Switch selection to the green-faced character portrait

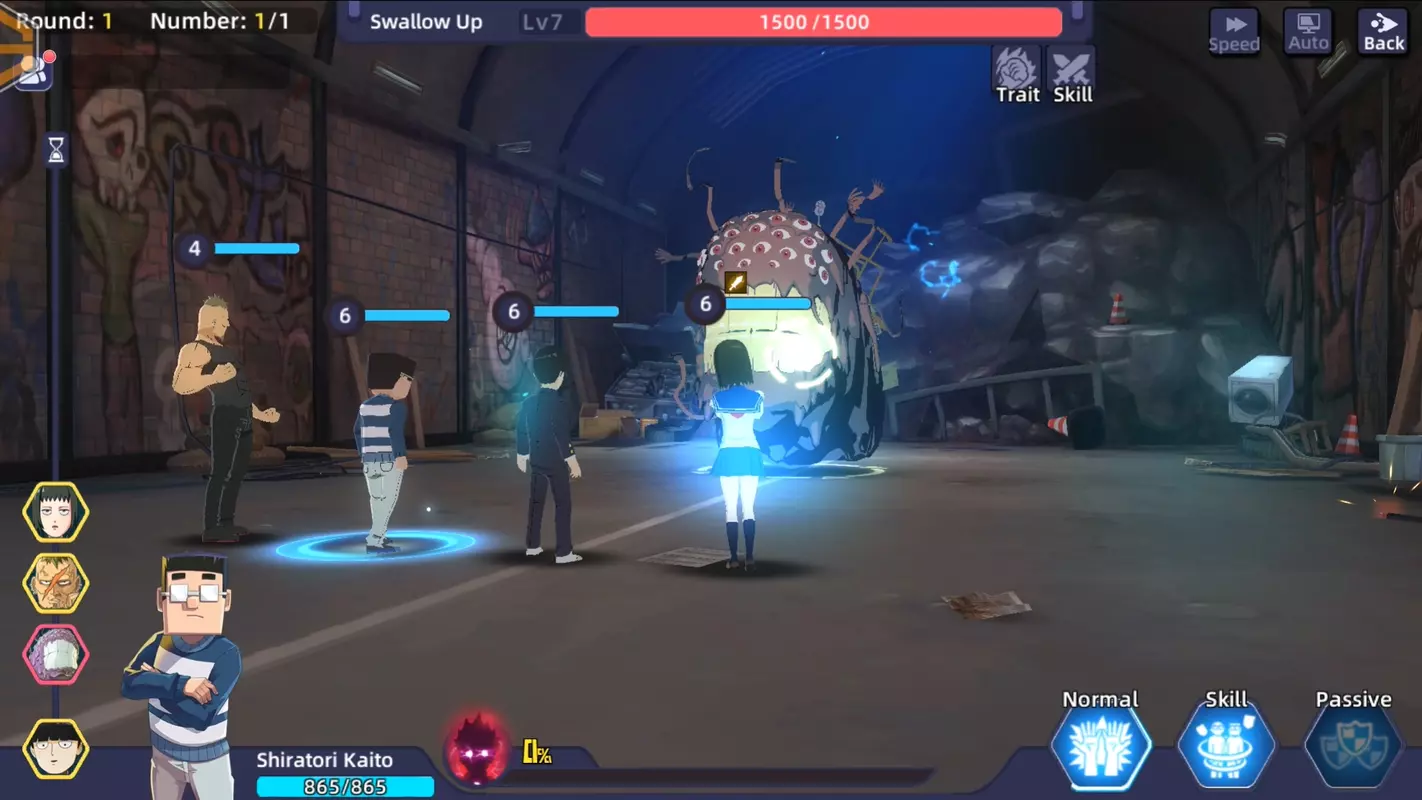point(55,580)
